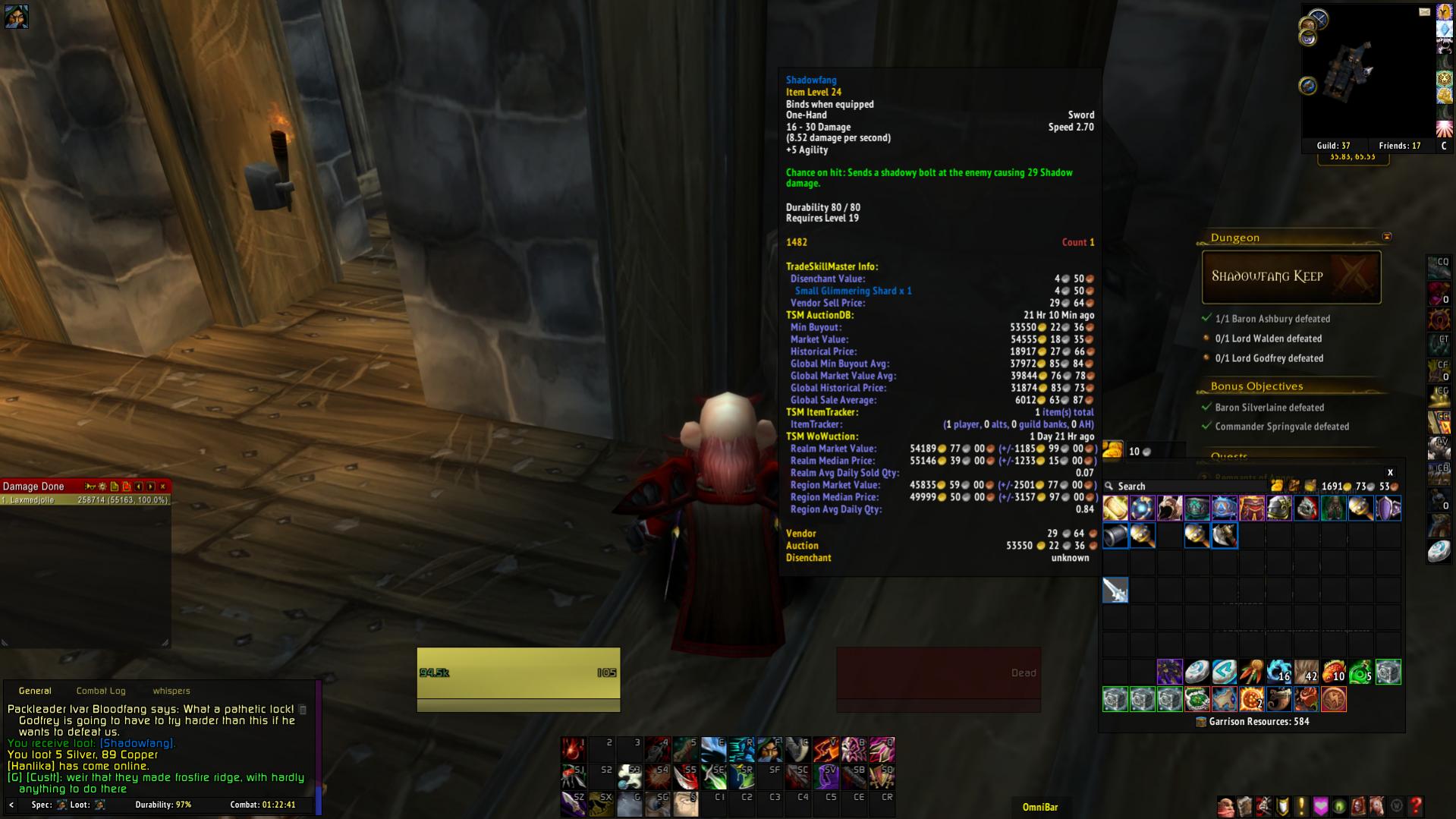Close the Damage Done meter window
Image resolution: width=1456 pixels, height=819 pixels.
tap(162, 487)
